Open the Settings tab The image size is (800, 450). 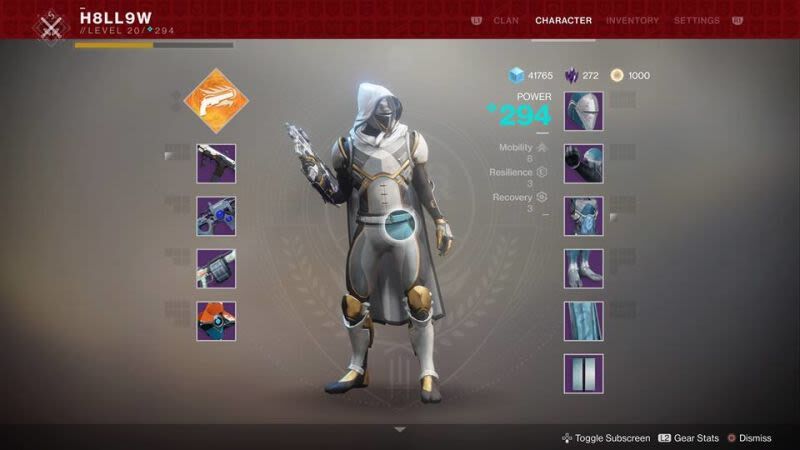coord(696,20)
